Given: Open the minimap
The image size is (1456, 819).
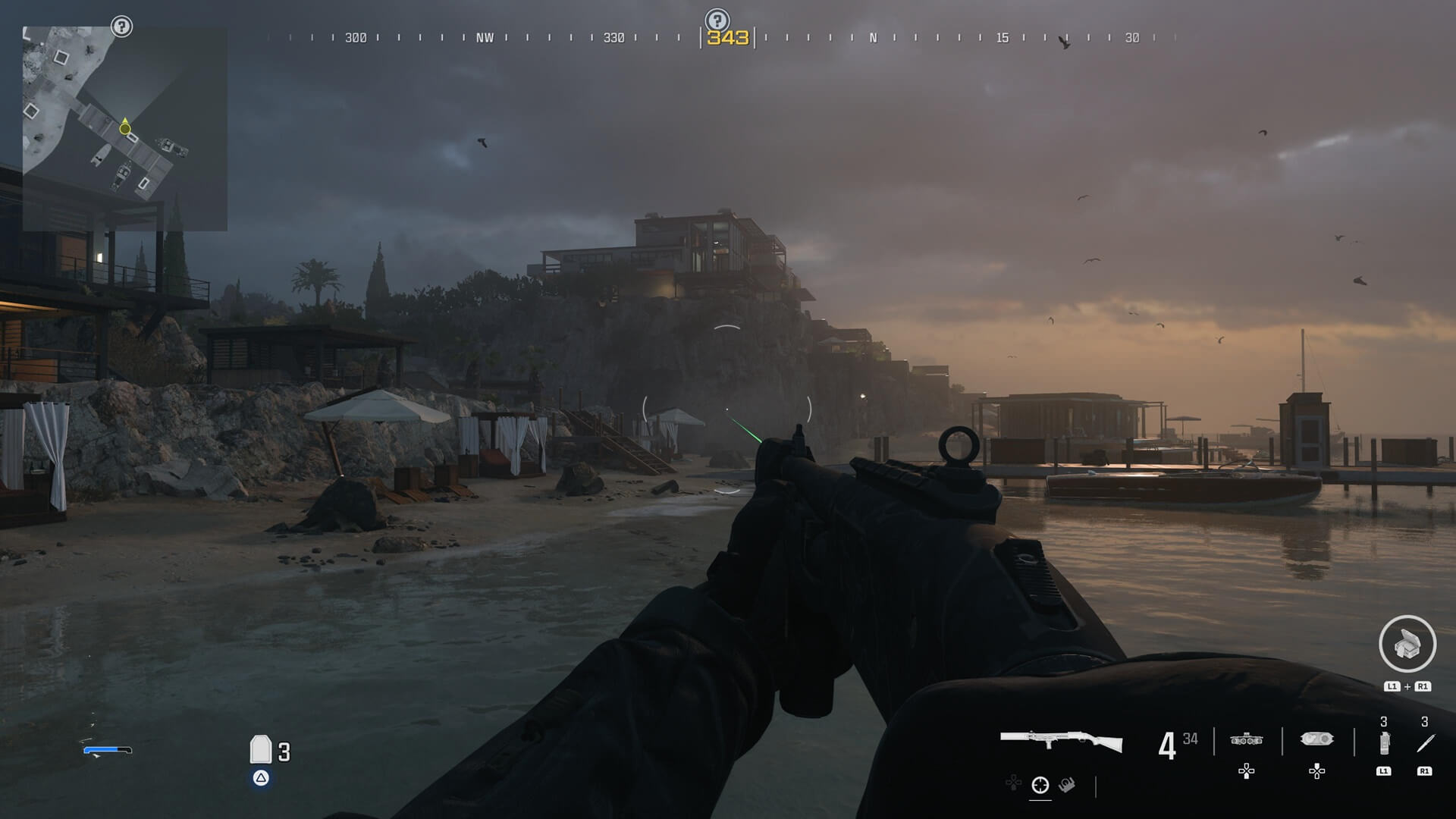Looking at the screenshot, I should [125, 129].
